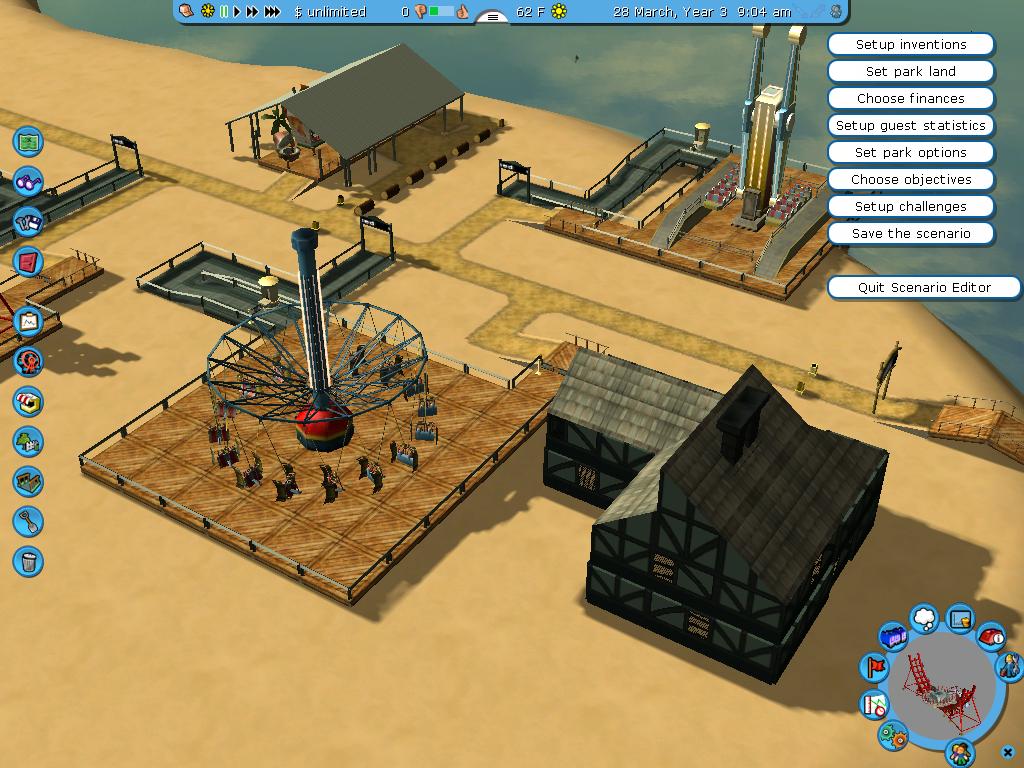Open the Setup challenges panel
The image size is (1024, 768).
point(911,207)
